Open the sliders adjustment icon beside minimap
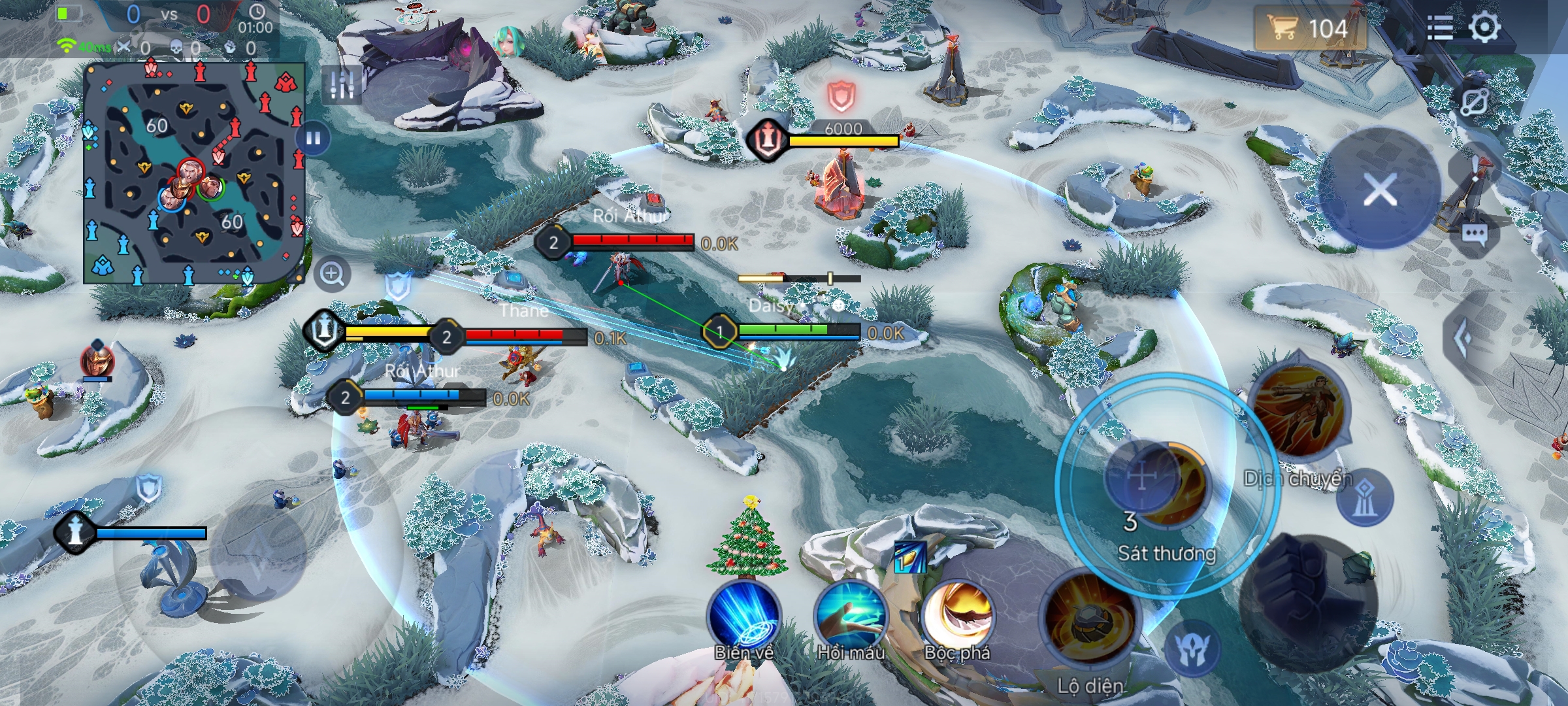1568x706 pixels. pyautogui.click(x=341, y=84)
